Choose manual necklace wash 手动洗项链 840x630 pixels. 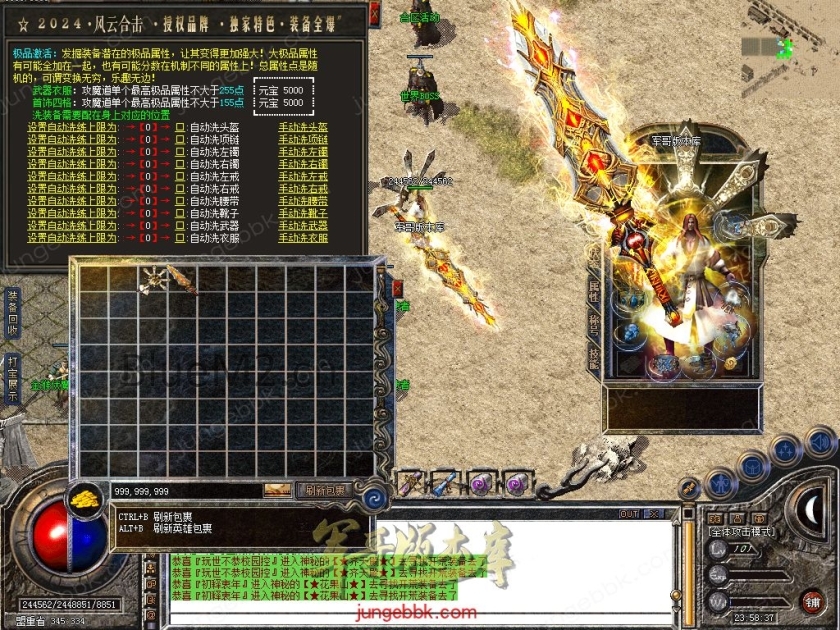point(303,139)
